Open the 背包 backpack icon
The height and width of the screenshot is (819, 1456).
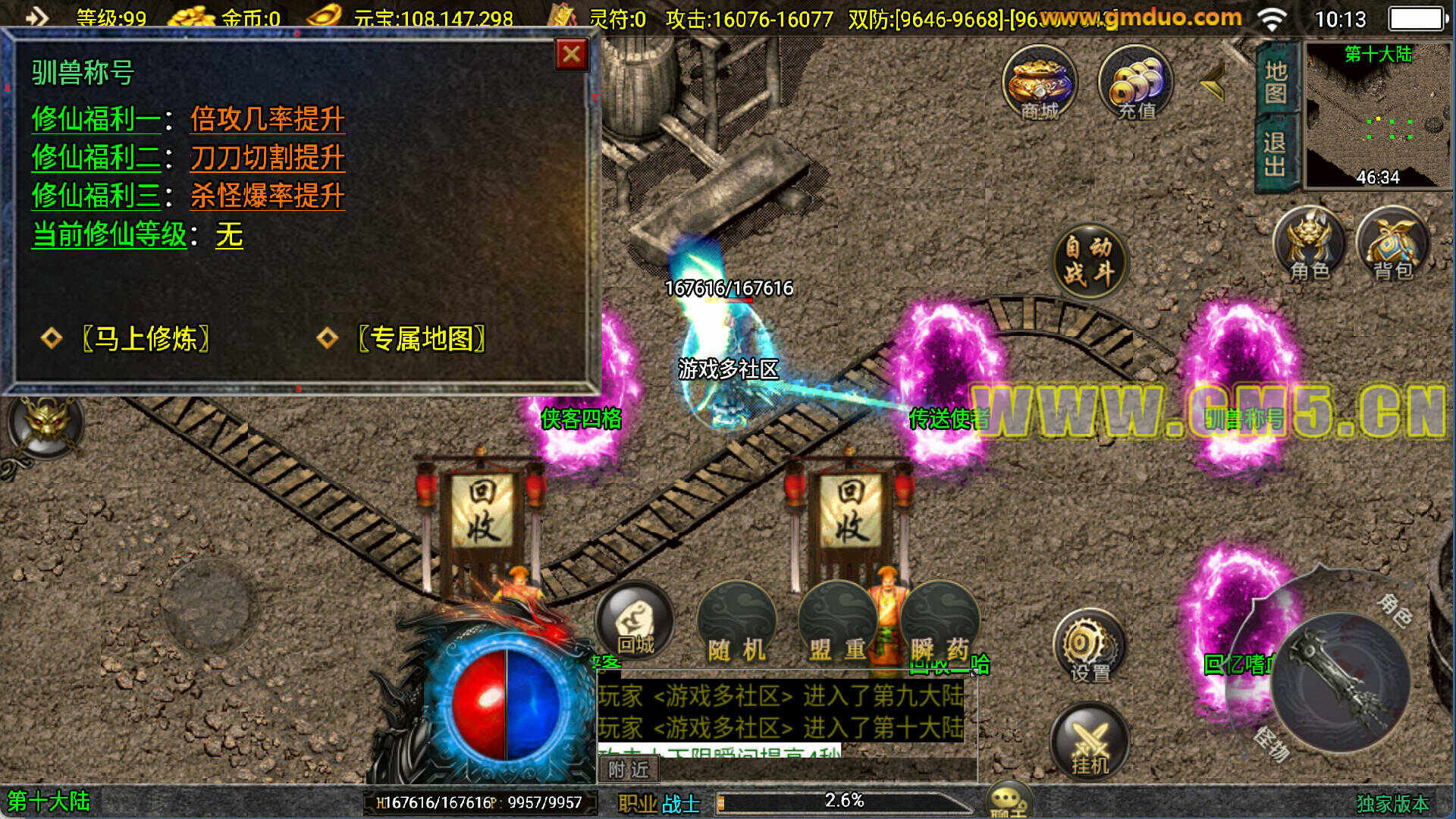[1393, 244]
